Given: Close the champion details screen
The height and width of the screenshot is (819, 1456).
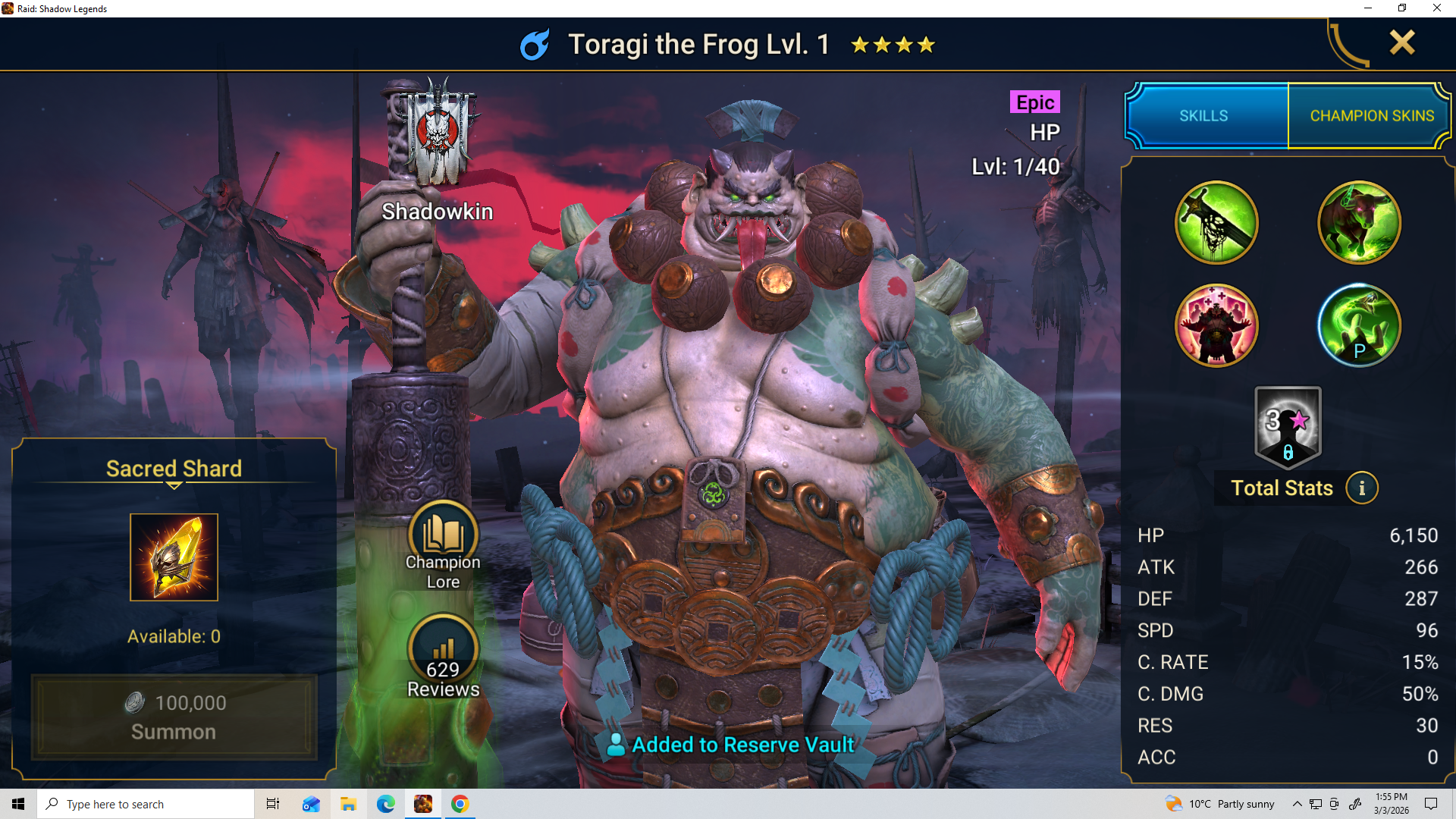Looking at the screenshot, I should coord(1402,42).
